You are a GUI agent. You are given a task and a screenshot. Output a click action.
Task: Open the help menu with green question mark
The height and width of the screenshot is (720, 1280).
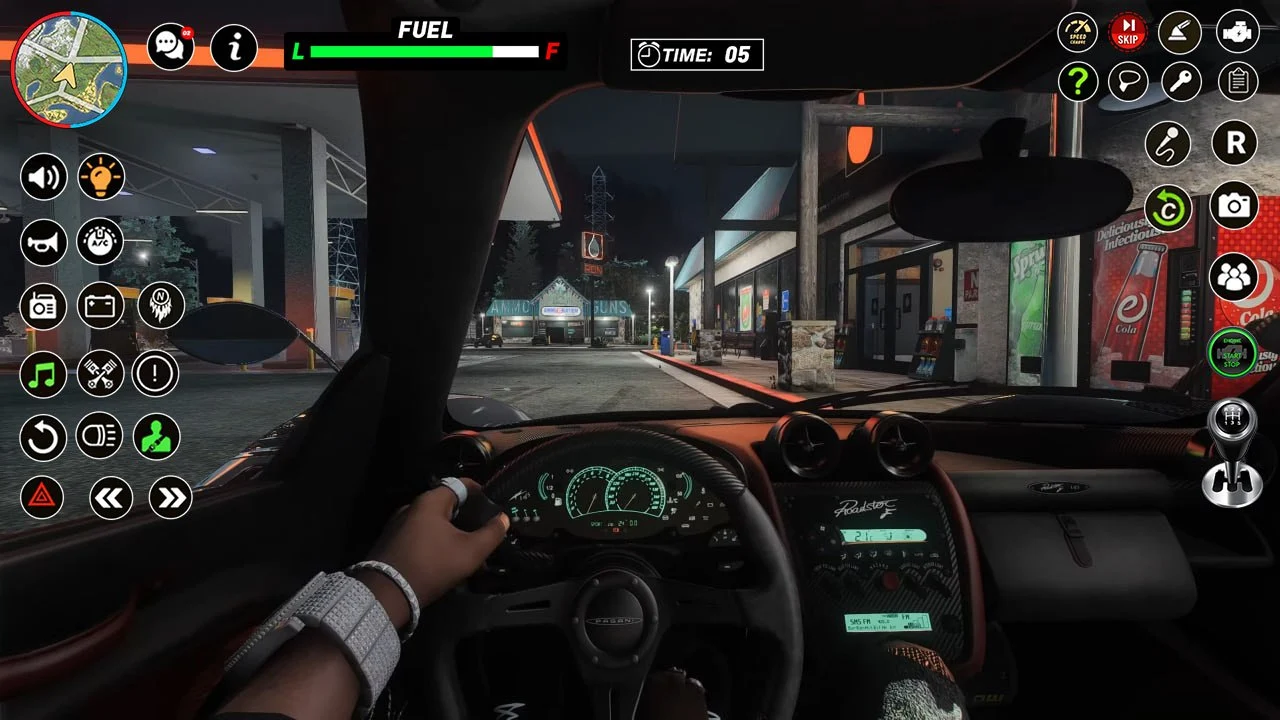[x=1078, y=81]
